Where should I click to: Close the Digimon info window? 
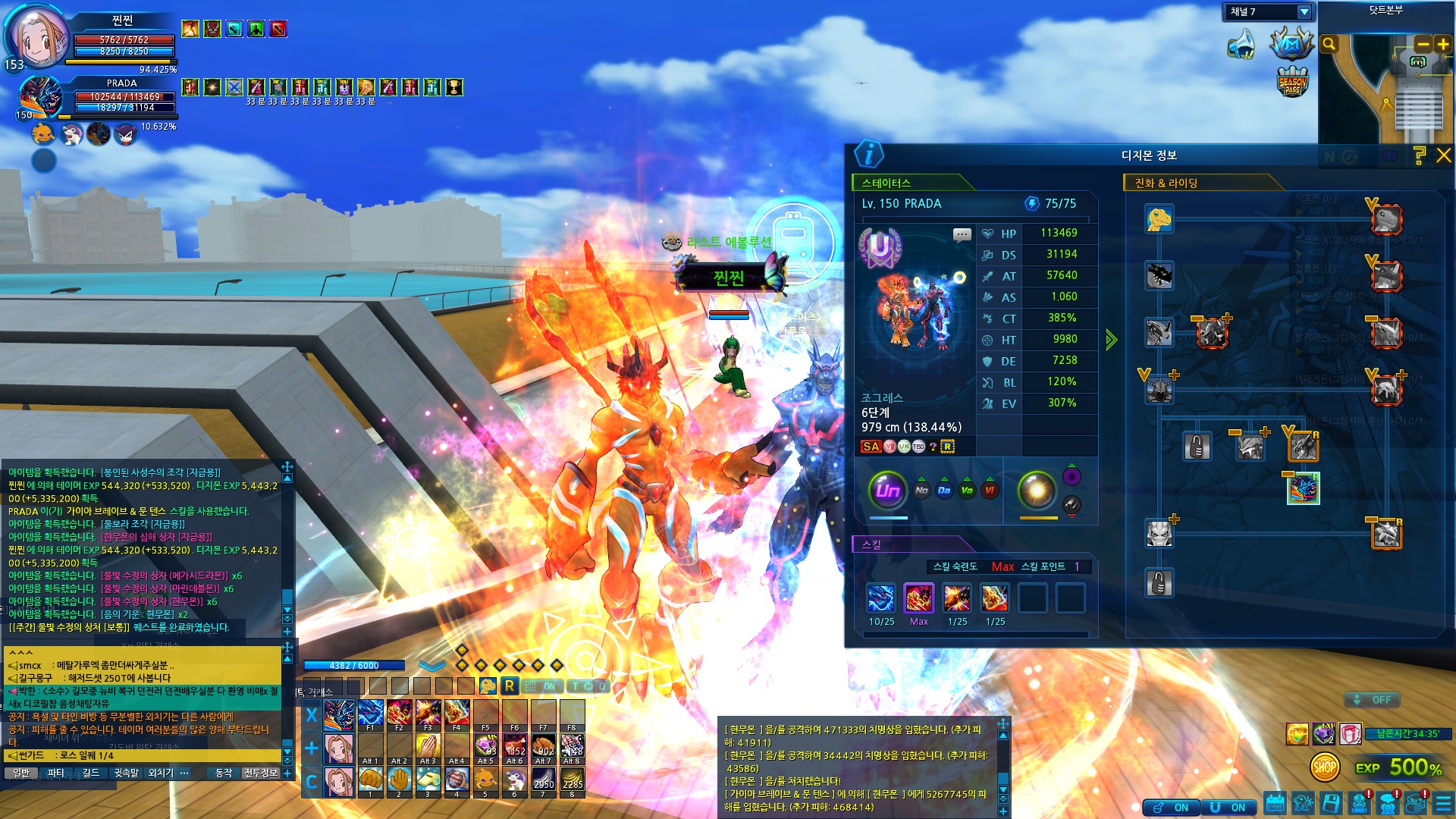pyautogui.click(x=1443, y=155)
